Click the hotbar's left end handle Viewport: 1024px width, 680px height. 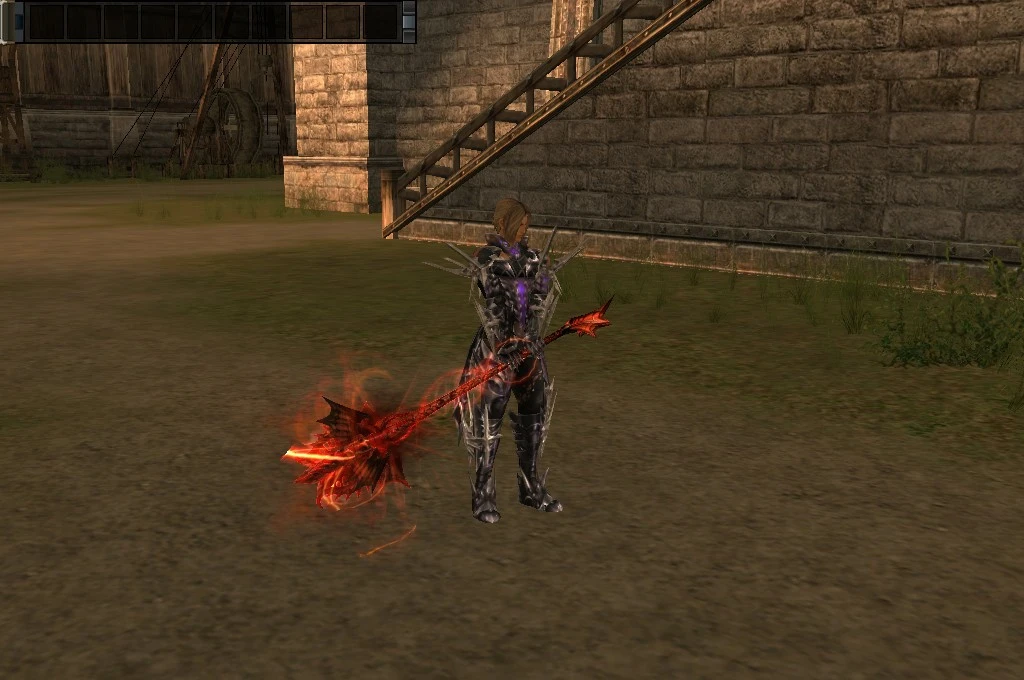[x=7, y=21]
